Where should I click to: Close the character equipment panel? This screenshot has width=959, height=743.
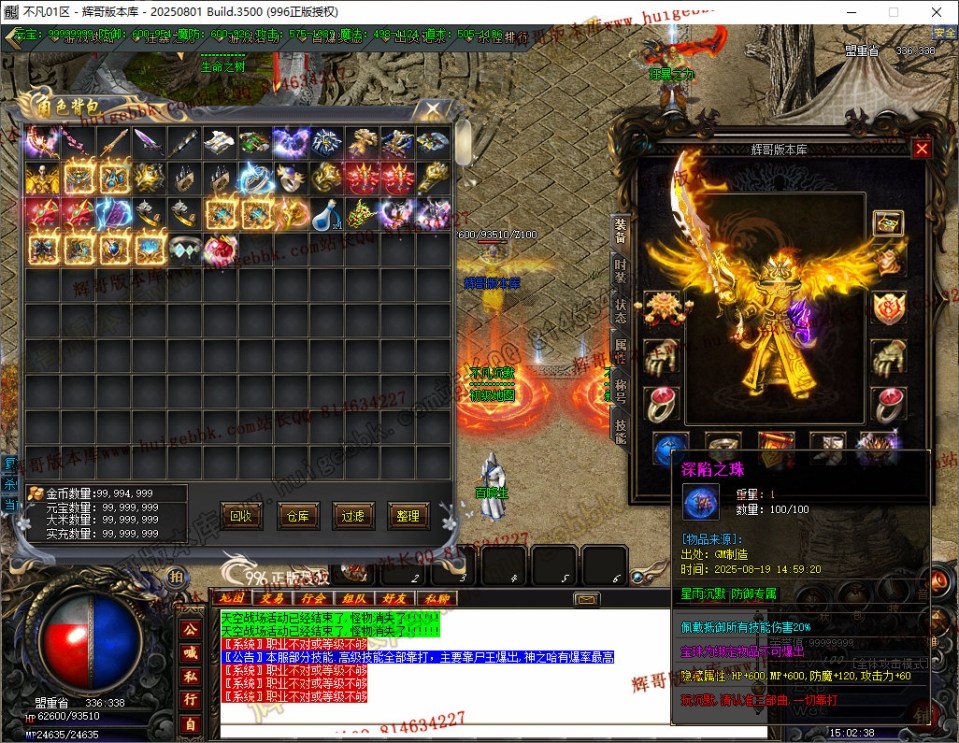[922, 149]
